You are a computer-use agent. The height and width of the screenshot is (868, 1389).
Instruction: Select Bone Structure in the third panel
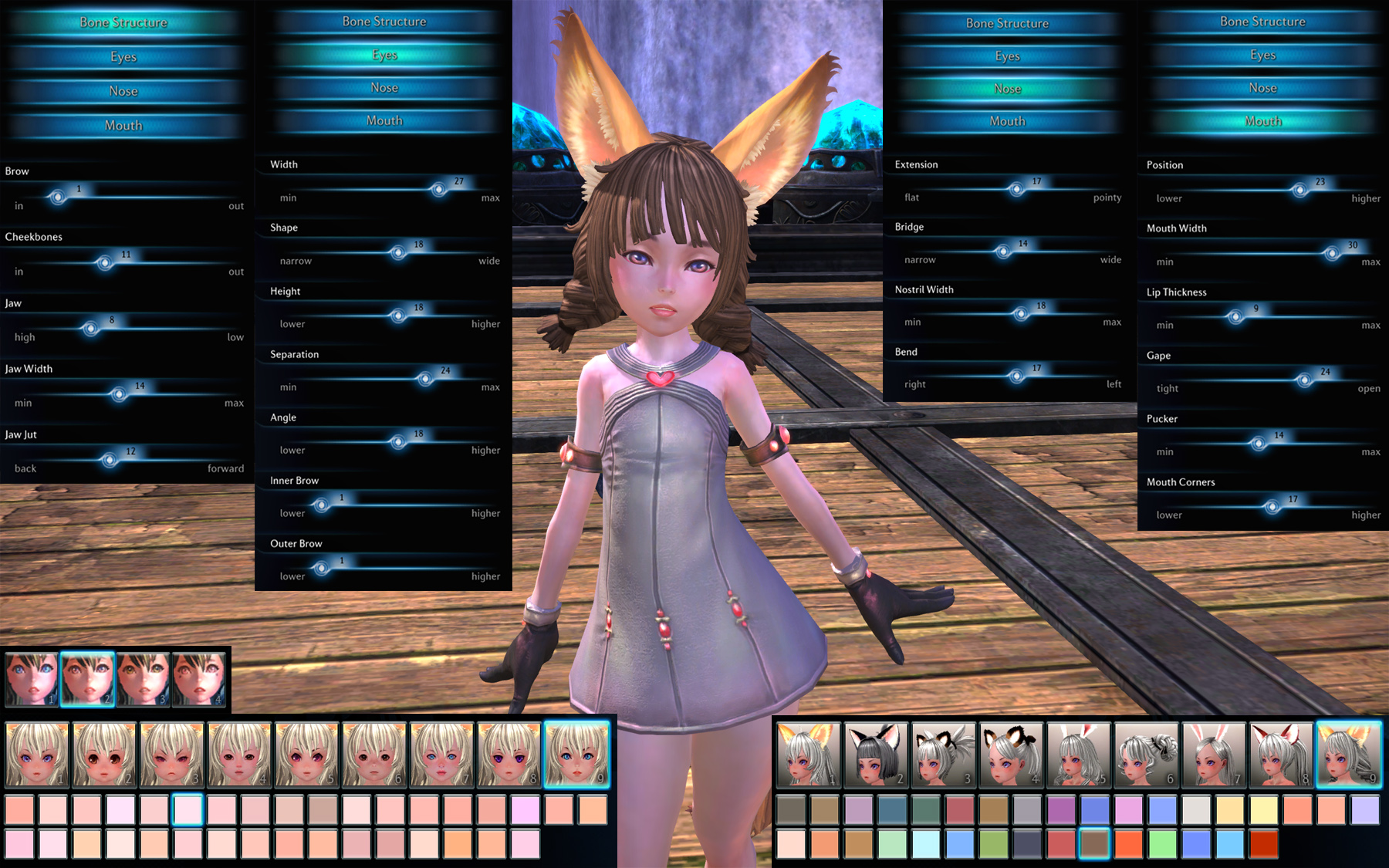pyautogui.click(x=1005, y=23)
